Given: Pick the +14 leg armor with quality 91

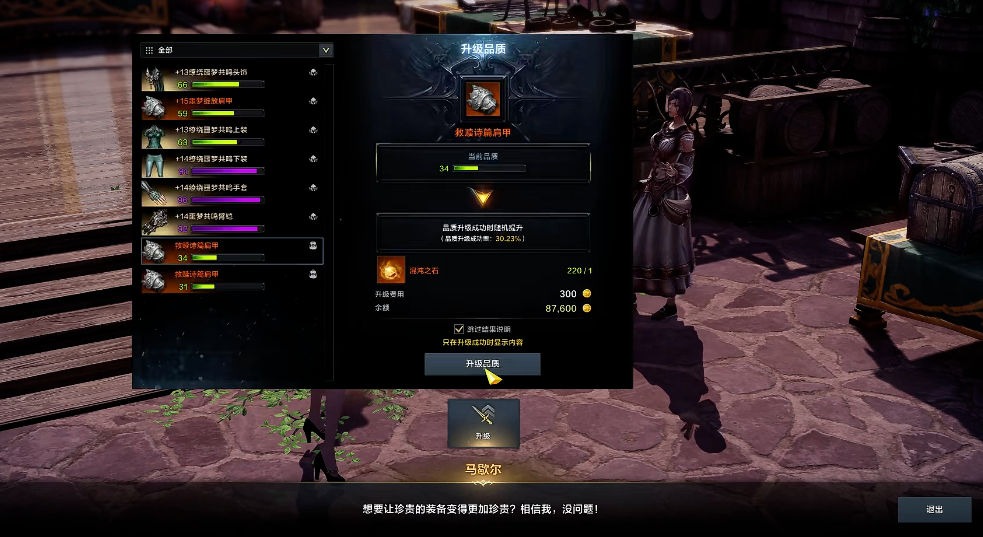Looking at the screenshot, I should [x=232, y=164].
